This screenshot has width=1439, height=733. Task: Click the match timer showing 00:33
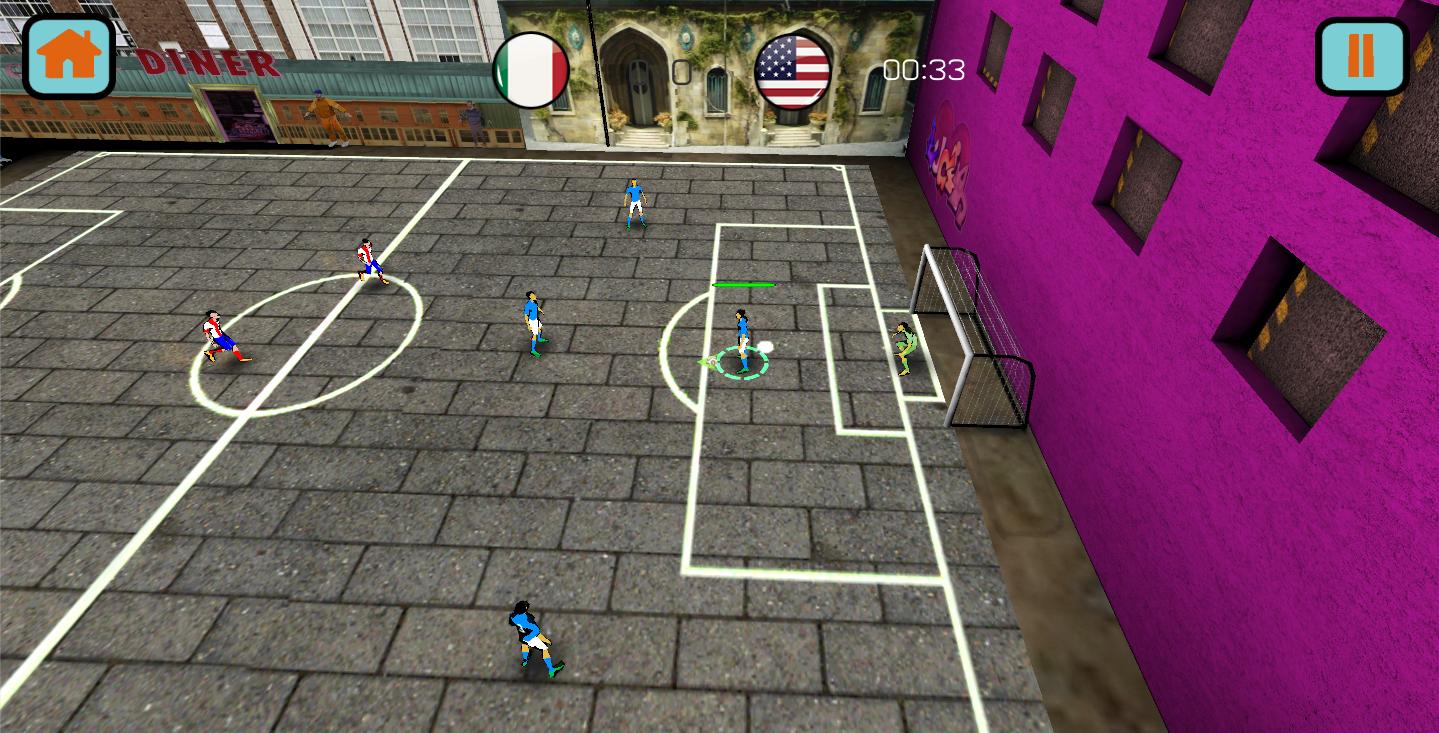(x=922, y=70)
